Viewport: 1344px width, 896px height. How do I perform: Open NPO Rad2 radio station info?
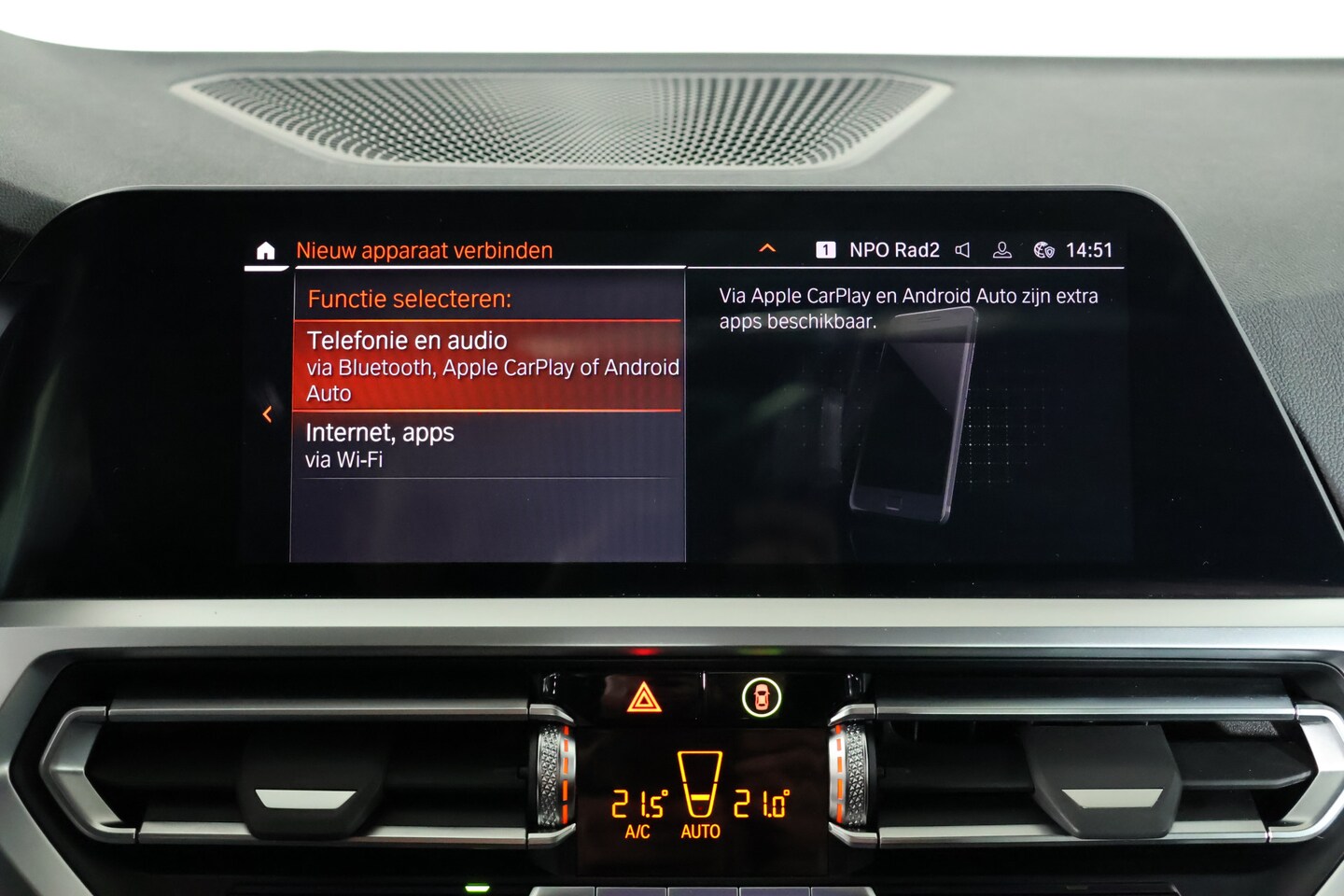(x=893, y=250)
